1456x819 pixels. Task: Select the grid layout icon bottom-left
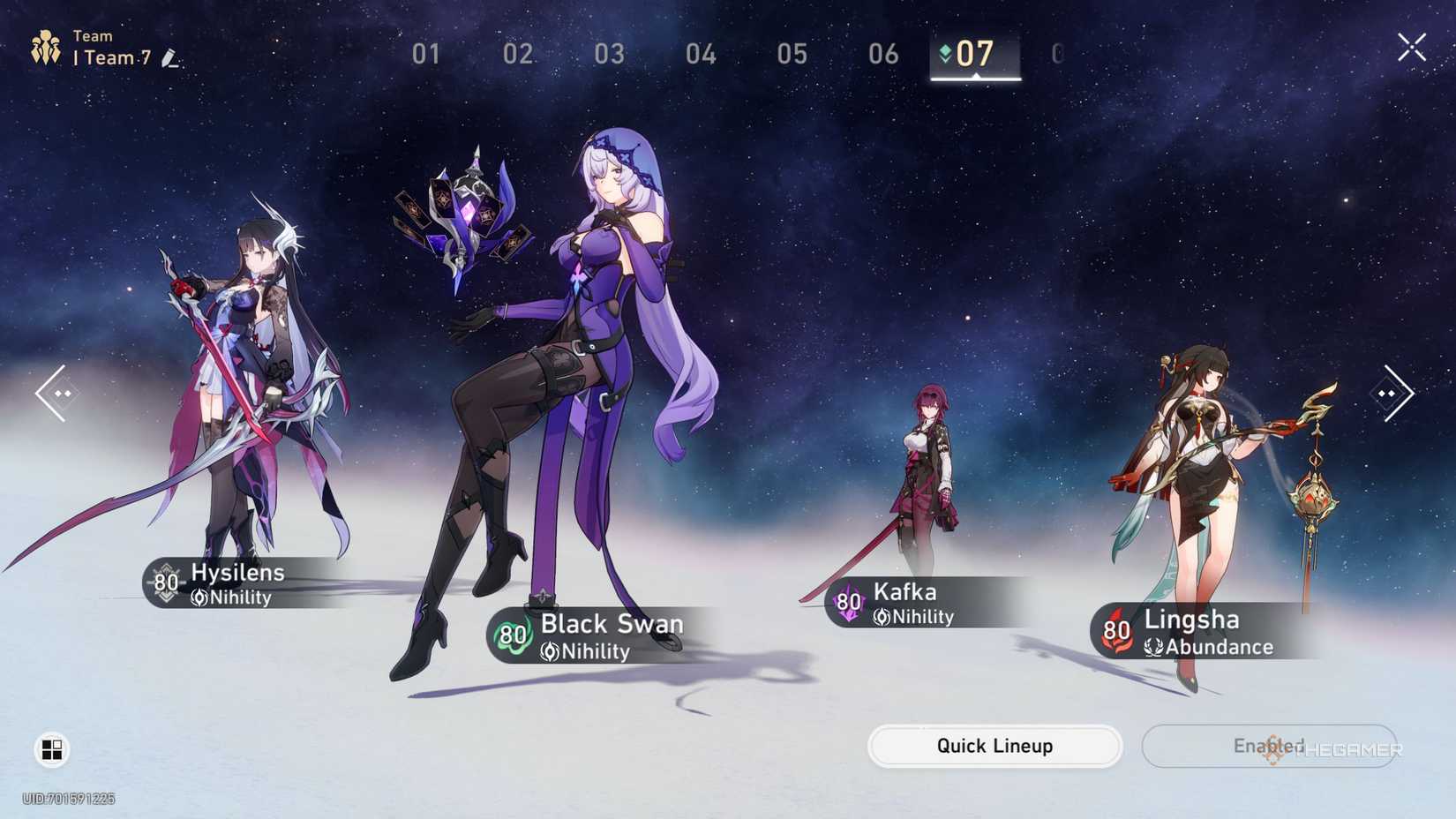tap(51, 749)
